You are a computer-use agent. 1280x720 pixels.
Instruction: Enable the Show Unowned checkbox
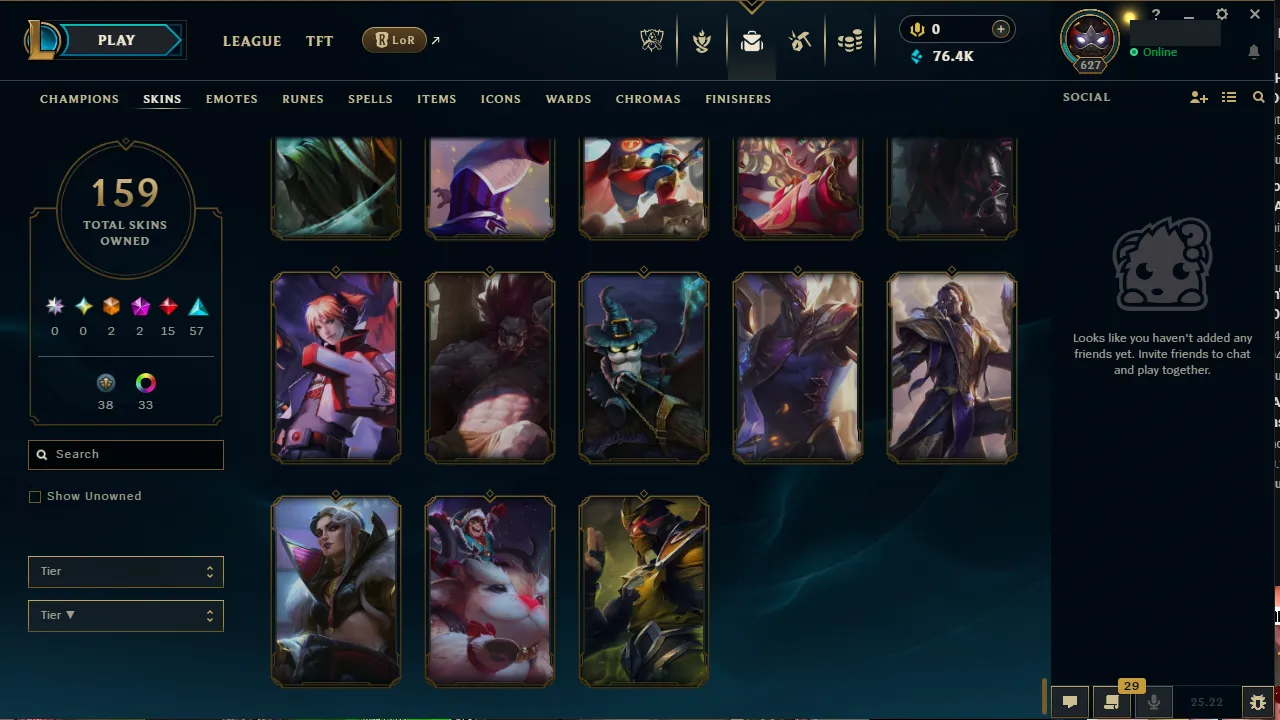[x=35, y=496]
